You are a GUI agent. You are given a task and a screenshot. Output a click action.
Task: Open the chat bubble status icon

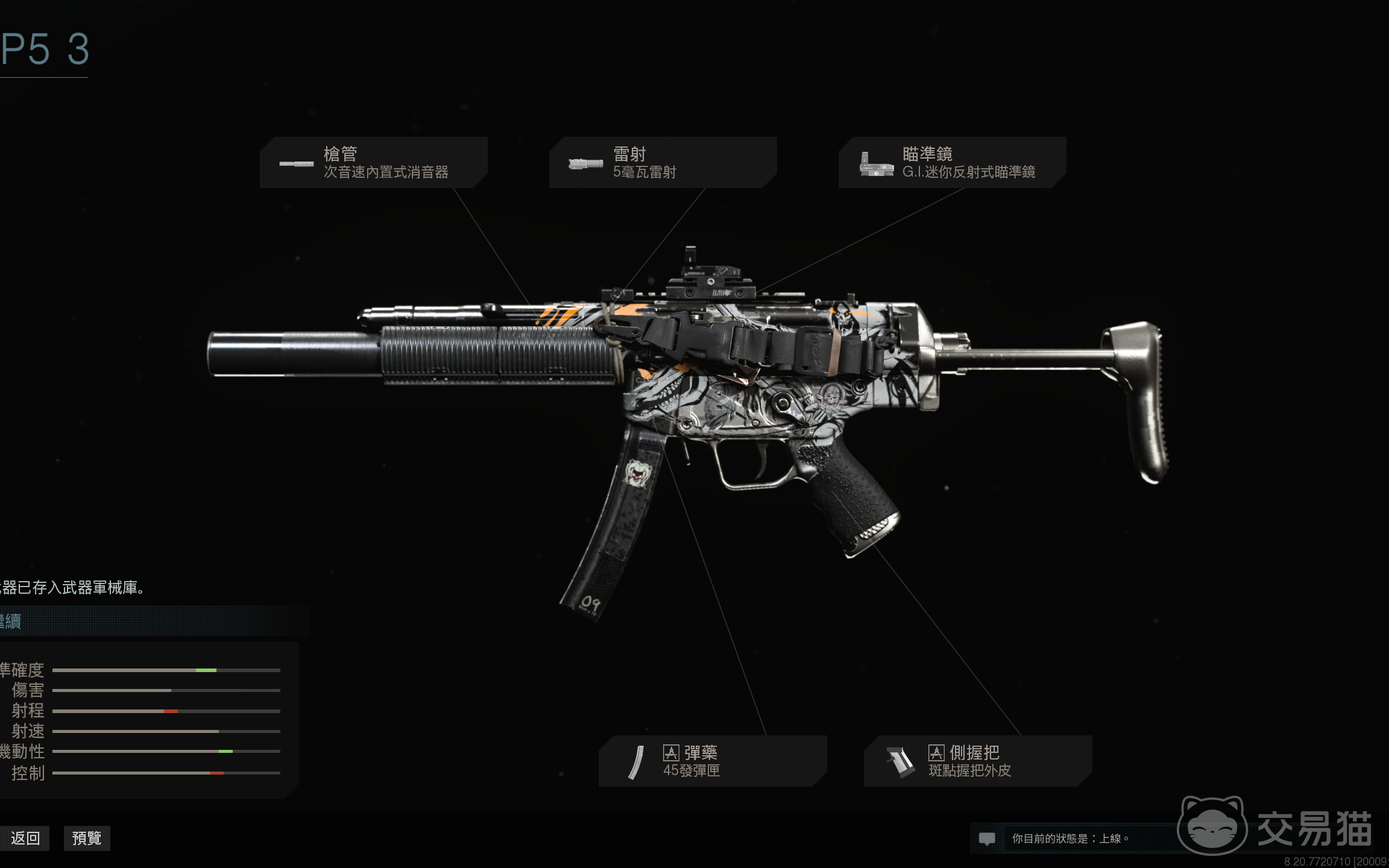click(x=987, y=838)
